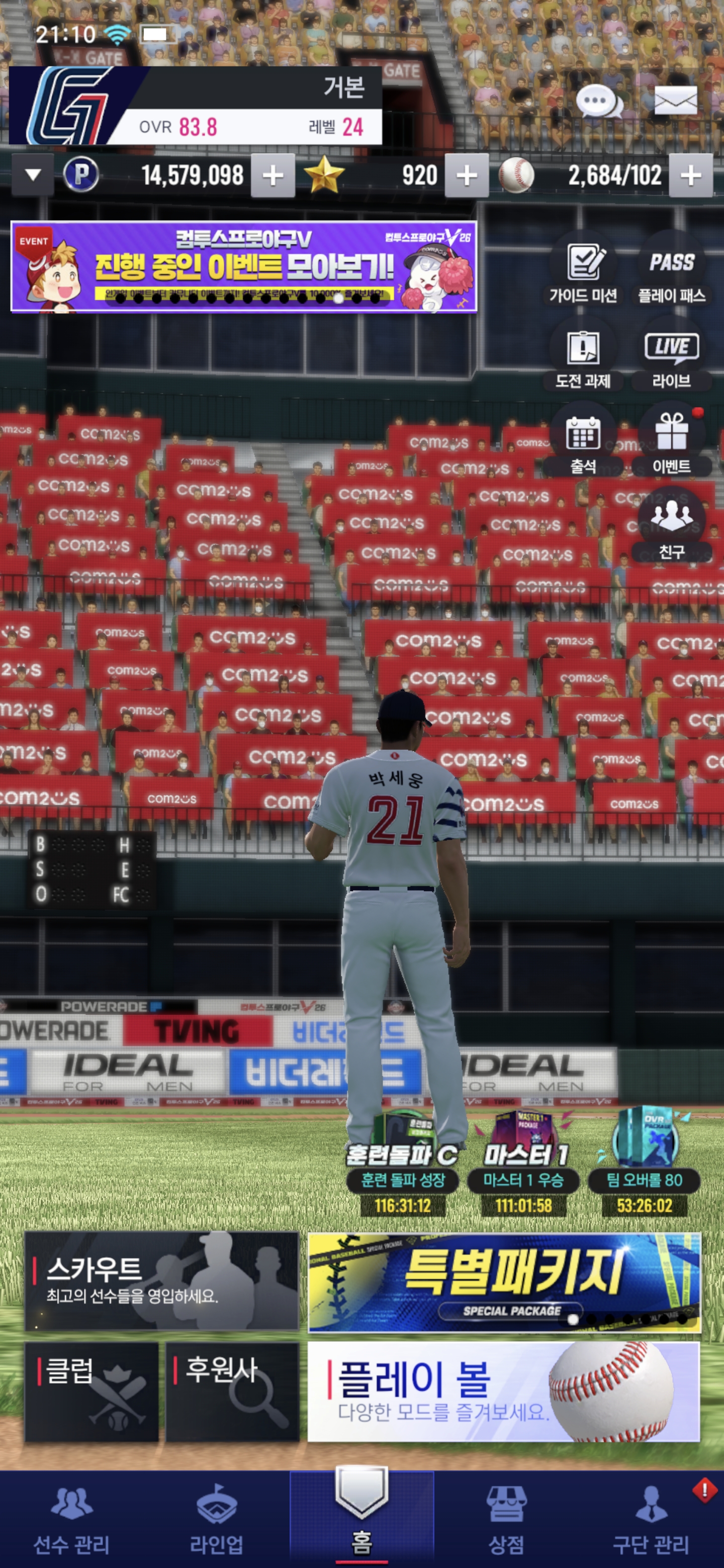Open the 후원사 sponsor menu
Screen dimensions: 724x1568
click(233, 1392)
